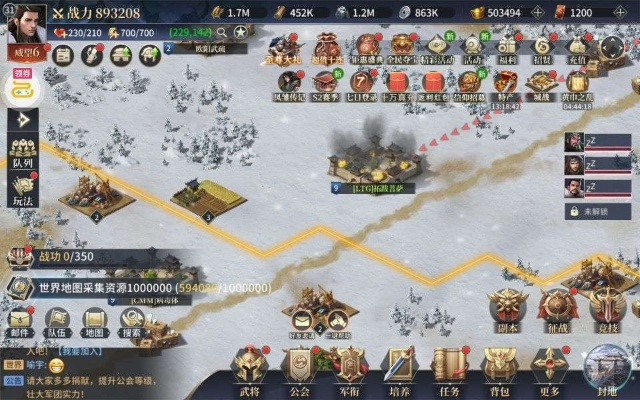The width and height of the screenshot is (640, 400).
Task: Open the 更多 more options menu
Action: [549, 366]
